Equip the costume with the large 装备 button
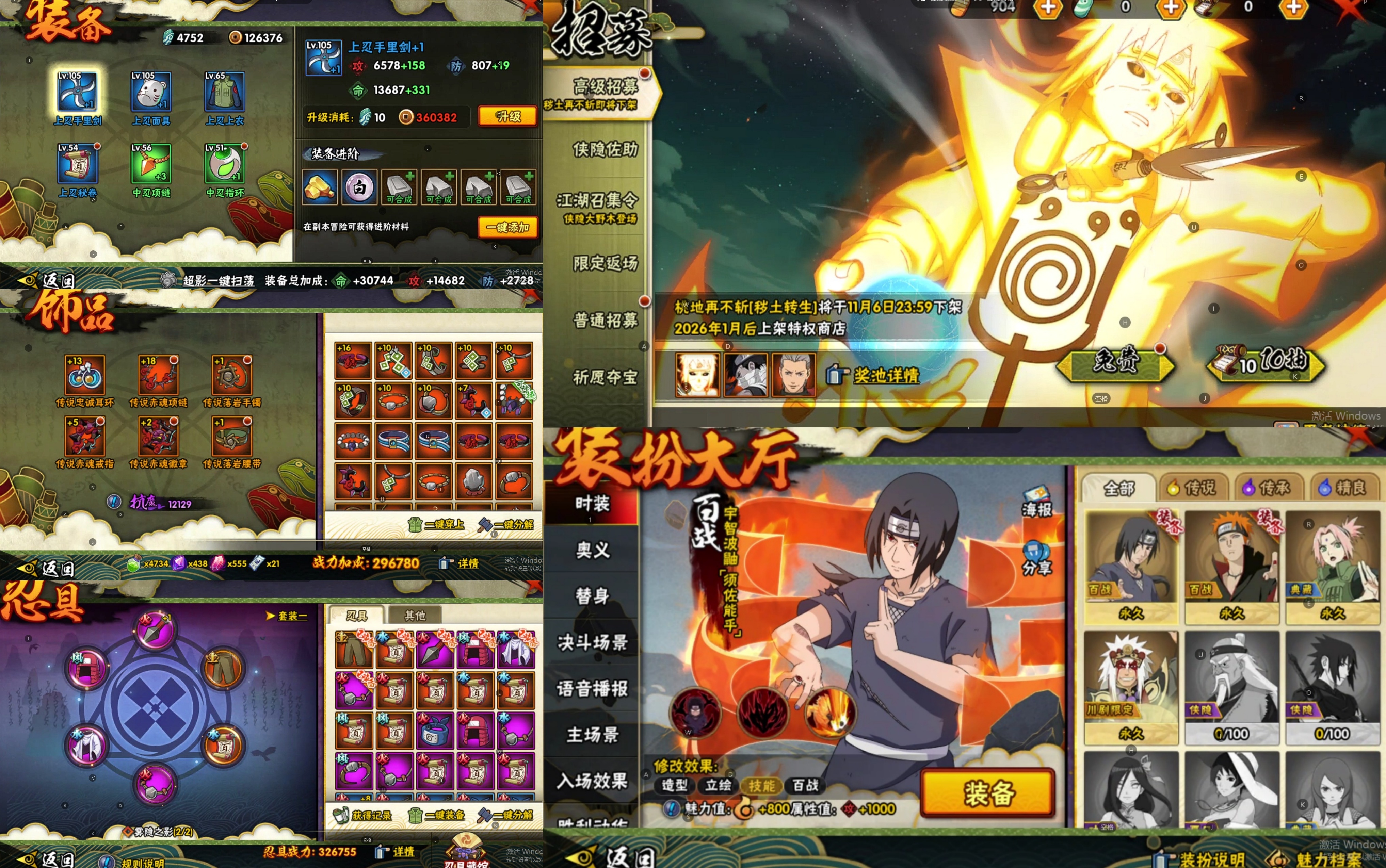The image size is (1386, 868). pyautogui.click(x=987, y=793)
